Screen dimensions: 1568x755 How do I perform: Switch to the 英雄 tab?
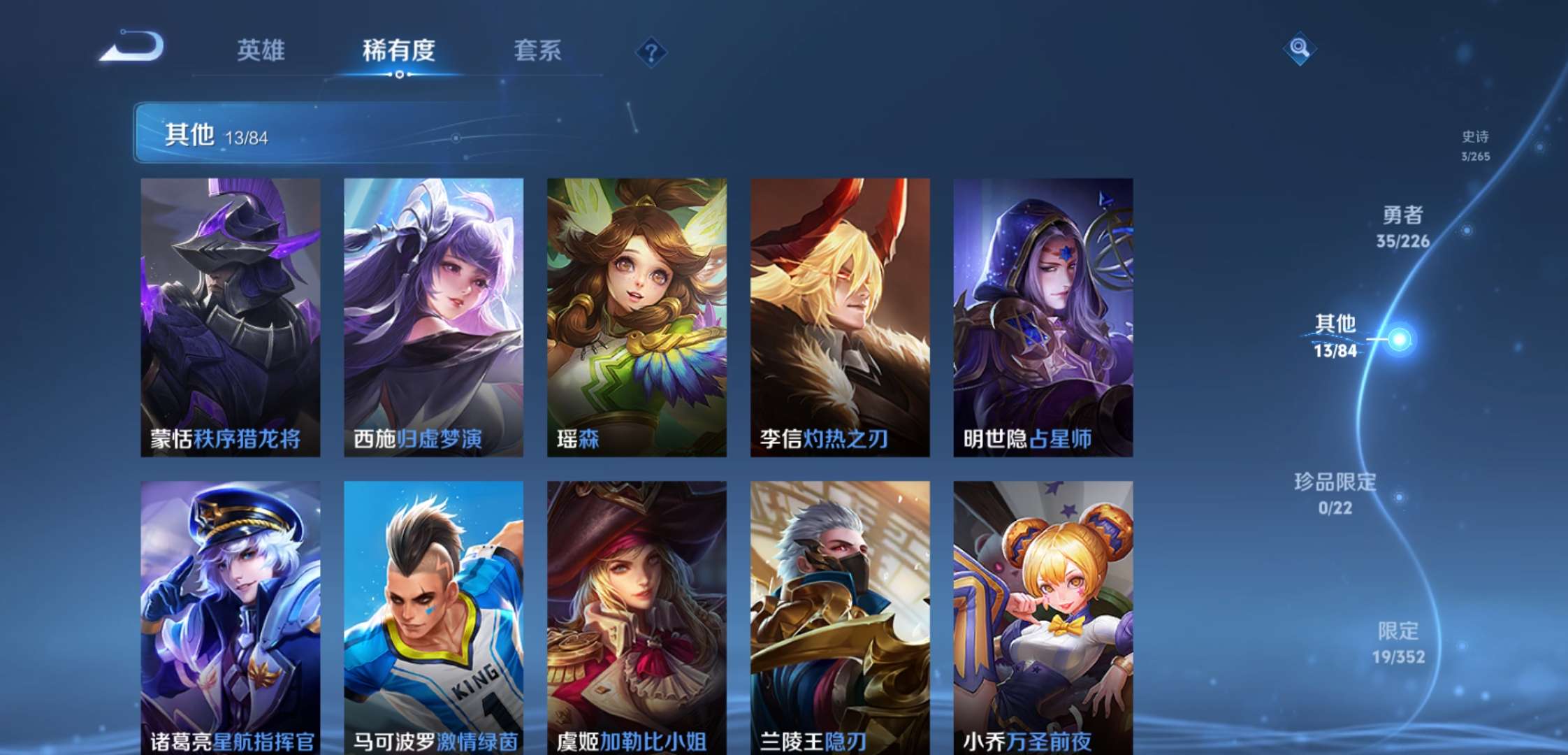coord(262,51)
